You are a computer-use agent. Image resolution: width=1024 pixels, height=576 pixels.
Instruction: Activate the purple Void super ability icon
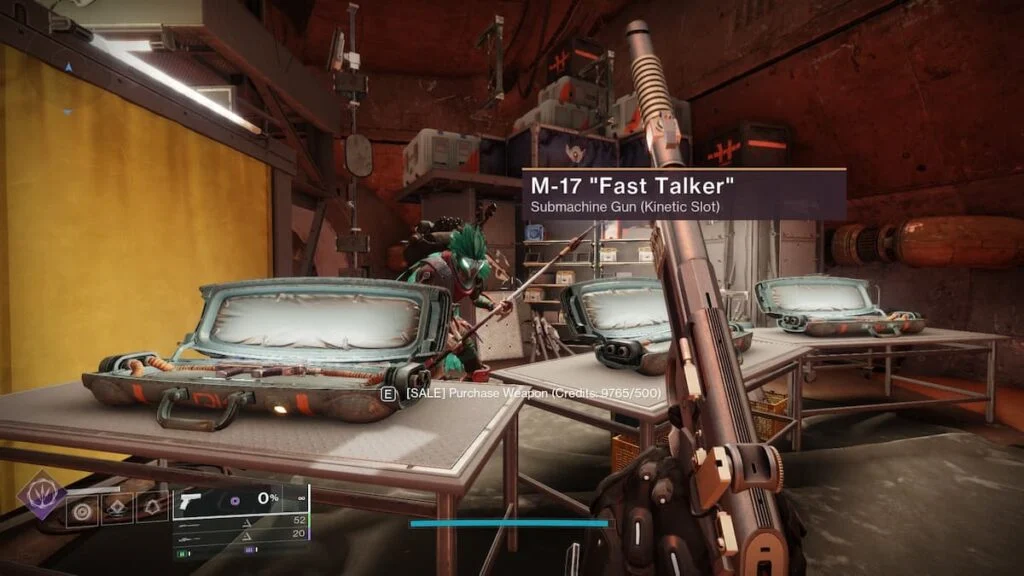42,496
